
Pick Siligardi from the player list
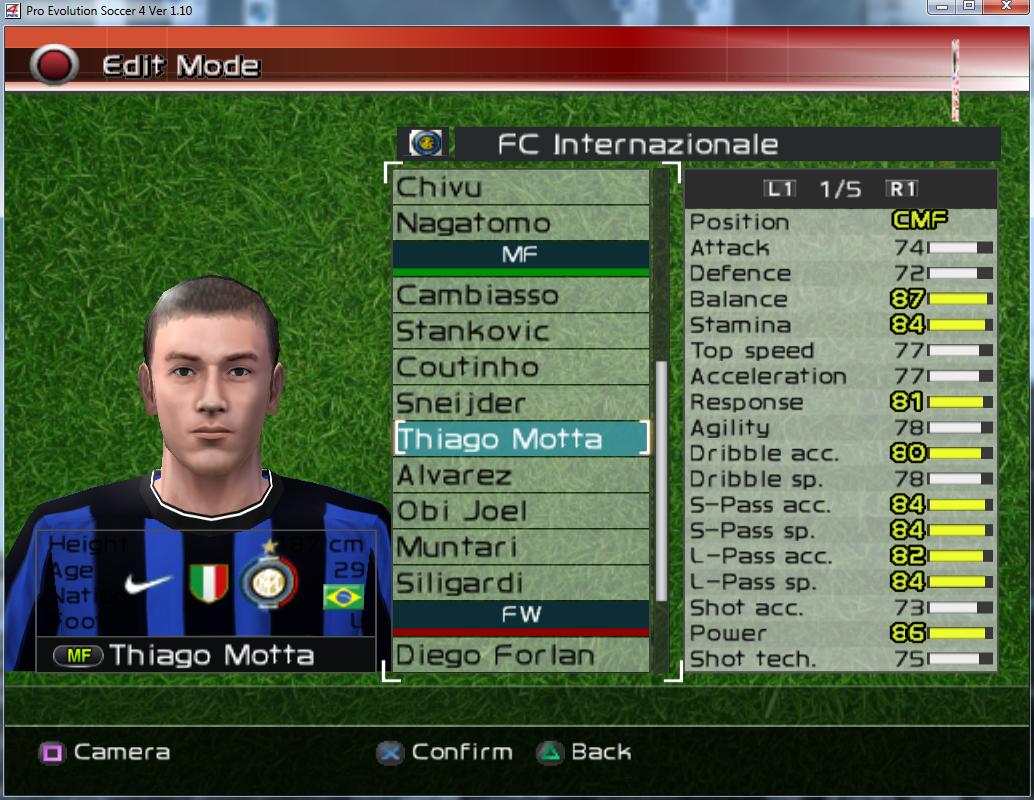click(520, 583)
